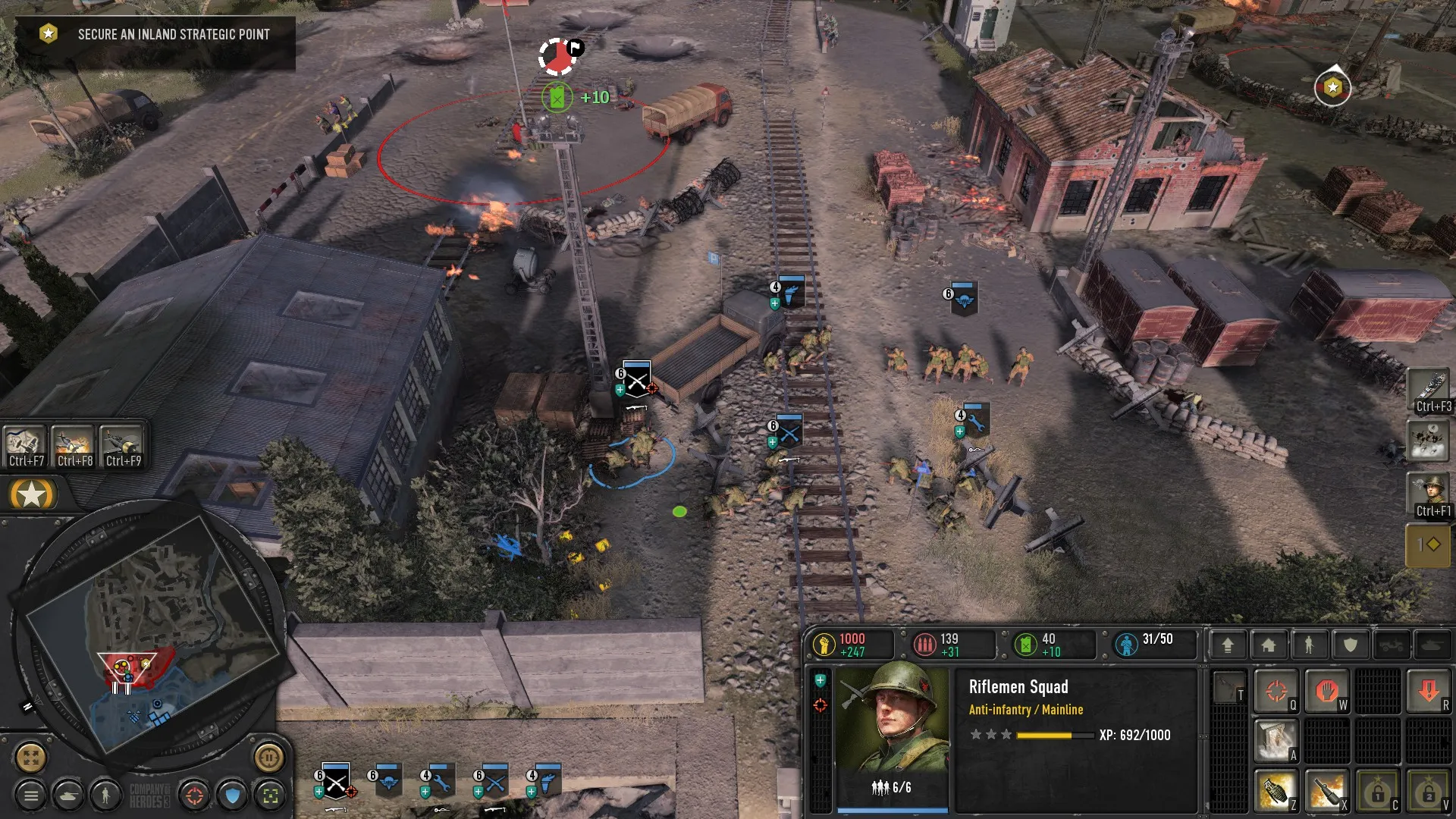The image size is (1456, 819).
Task: Select the crossed-rifles Riflemen squad card
Action: [x=335, y=781]
